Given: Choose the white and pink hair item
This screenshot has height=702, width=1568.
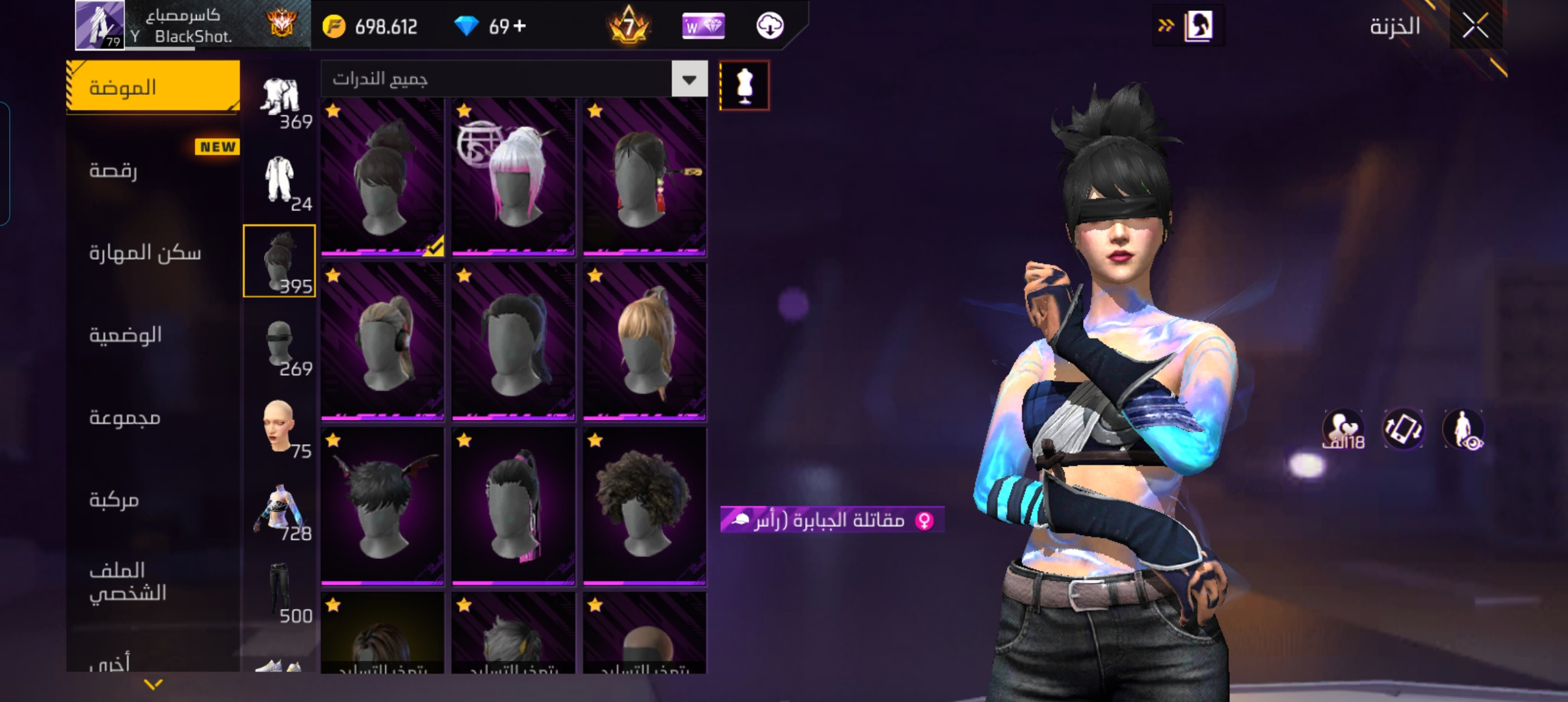Looking at the screenshot, I should [x=513, y=177].
